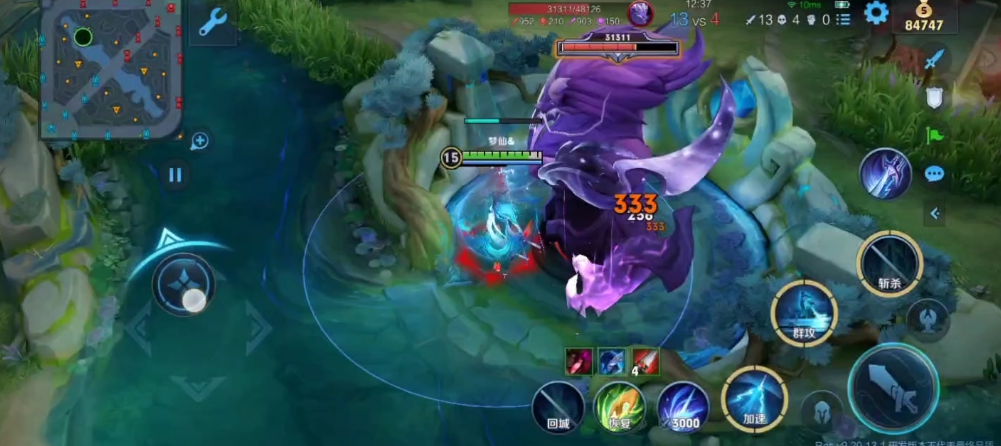Use the 斩杀 execute skill
The width and height of the screenshot is (1001, 446).
click(889, 263)
